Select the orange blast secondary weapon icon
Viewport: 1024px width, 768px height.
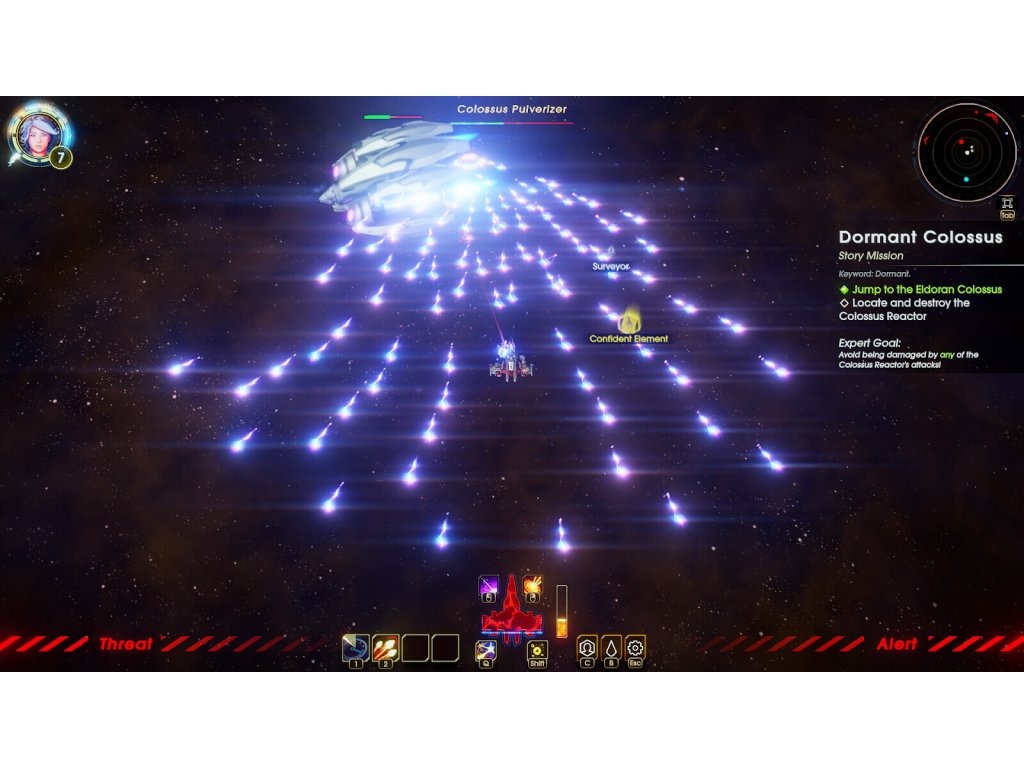(533, 586)
